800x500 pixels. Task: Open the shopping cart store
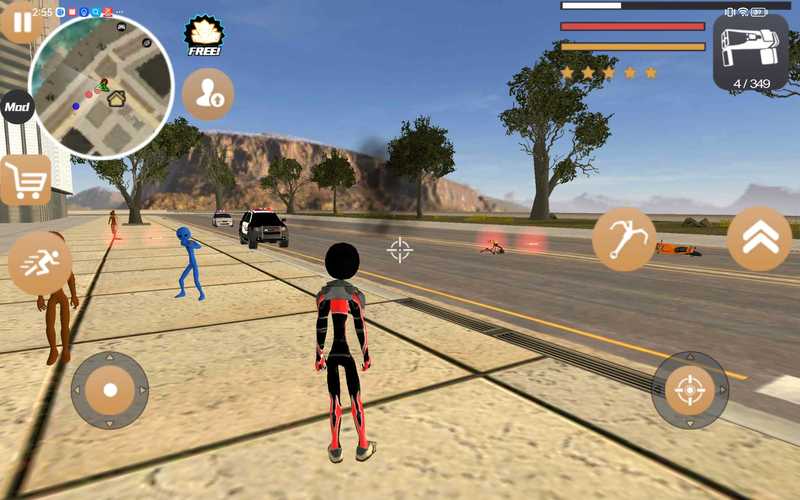click(x=25, y=181)
